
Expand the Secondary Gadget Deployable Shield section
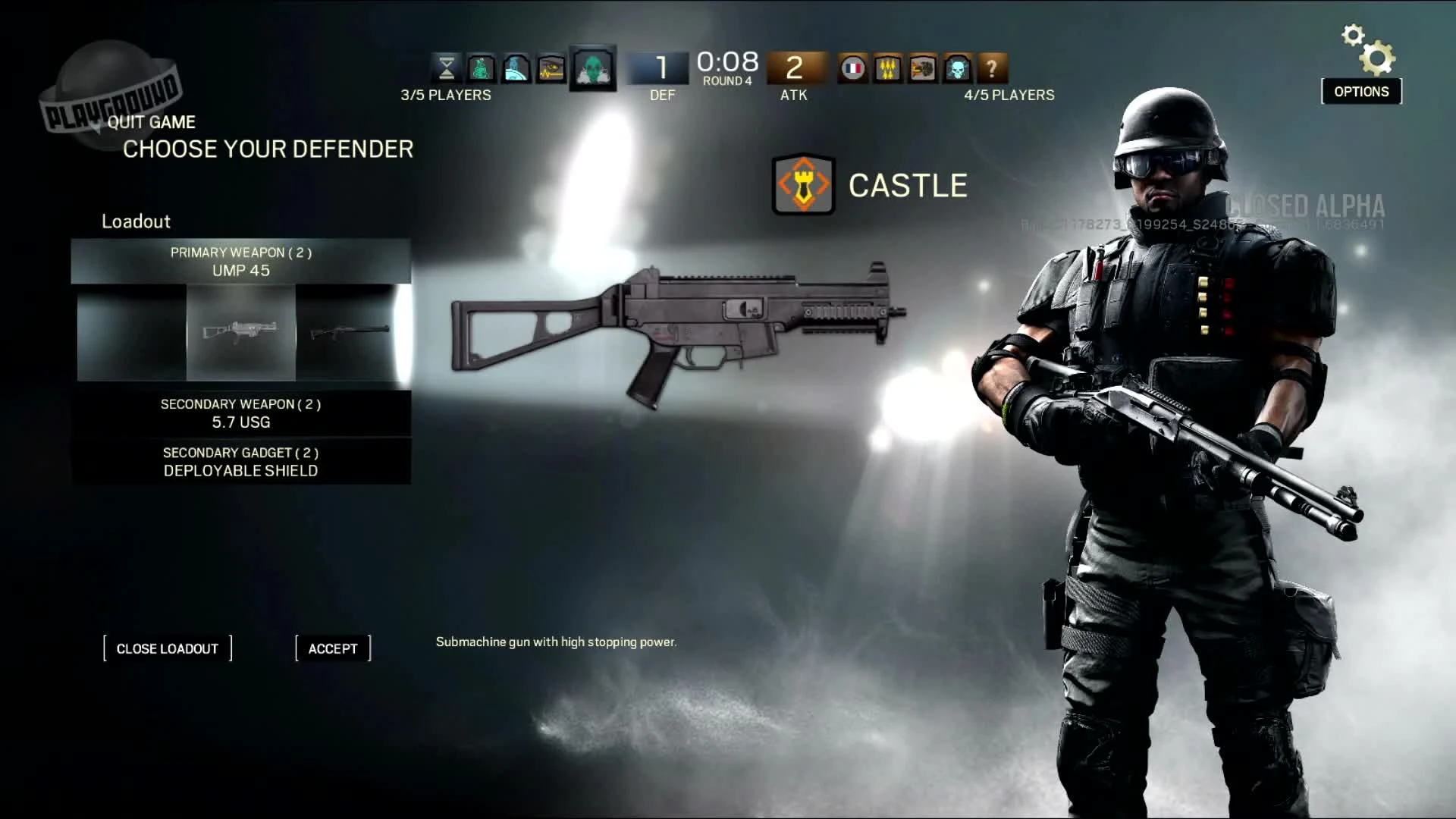point(240,461)
